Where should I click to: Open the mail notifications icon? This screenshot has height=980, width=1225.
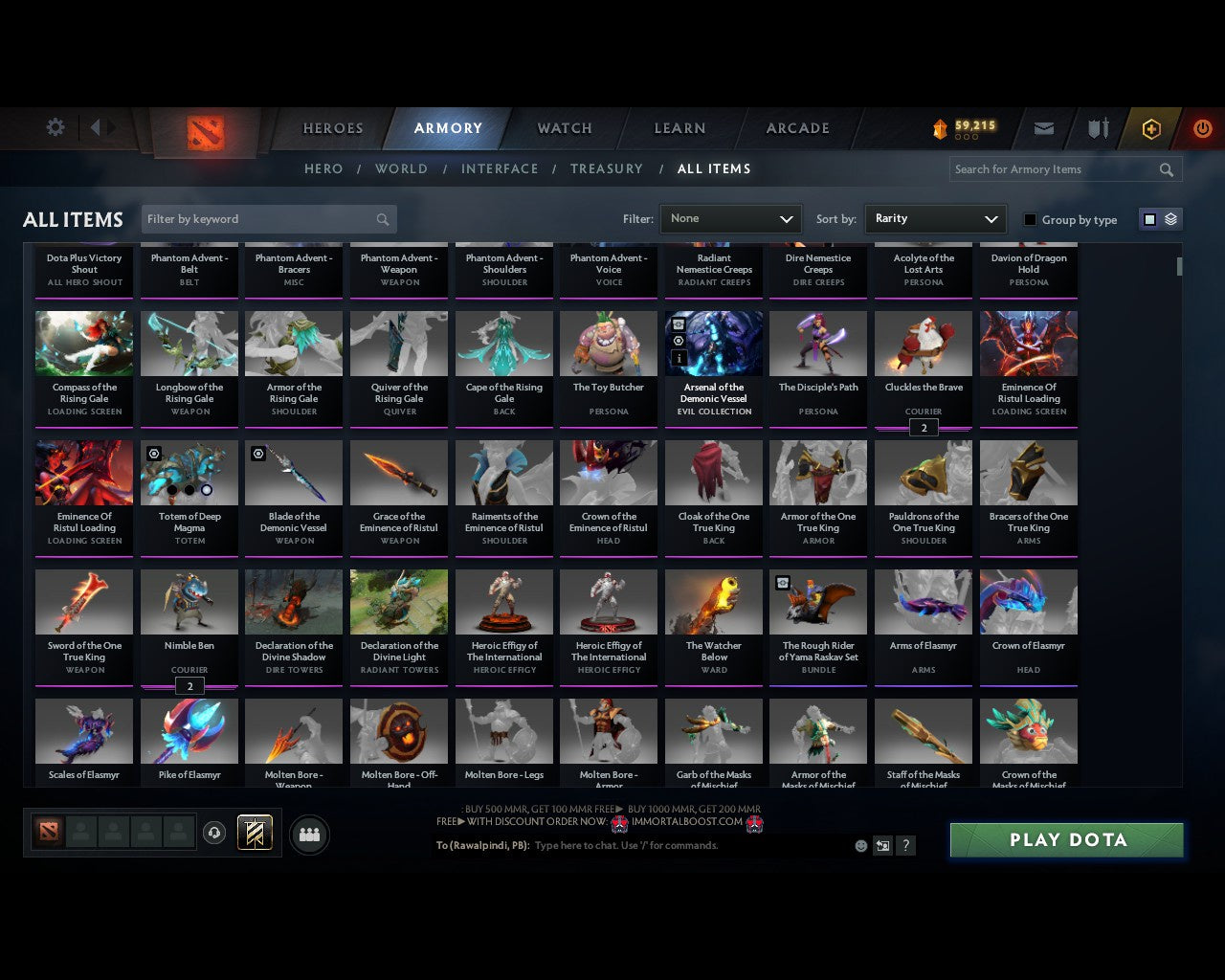point(1043,128)
